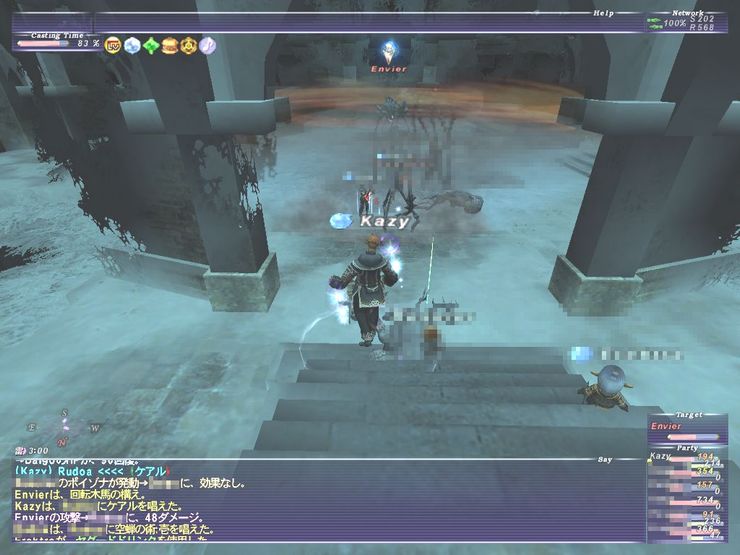Select the Say chat mode label

(x=604, y=459)
